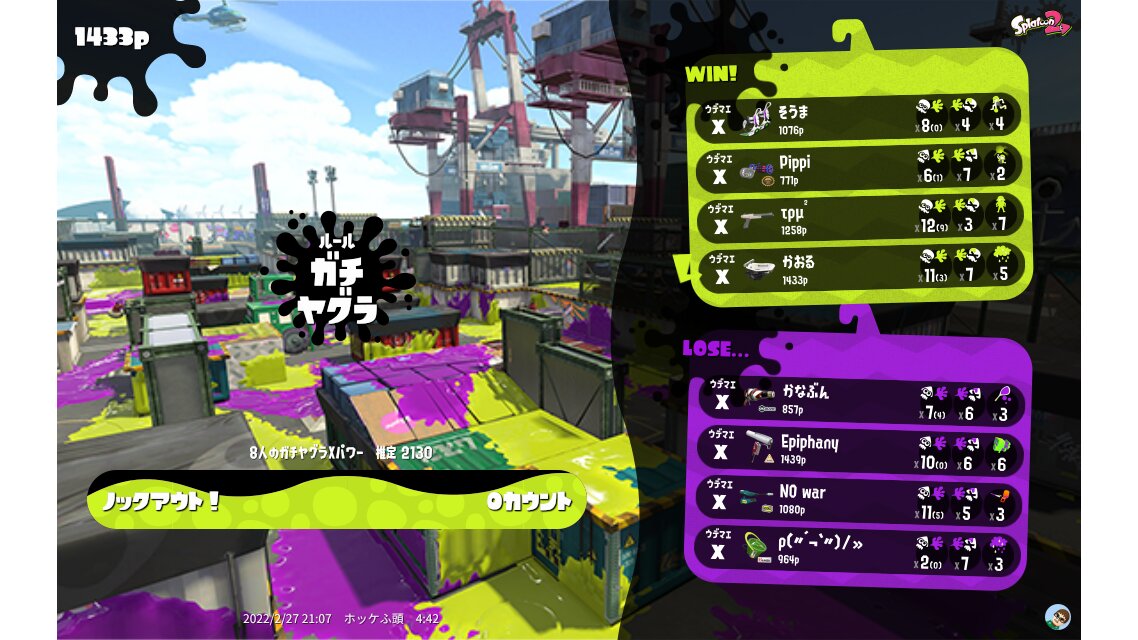The width and height of the screenshot is (1138, 640).
Task: Select player row そうま on winning team
Action: coord(860,117)
